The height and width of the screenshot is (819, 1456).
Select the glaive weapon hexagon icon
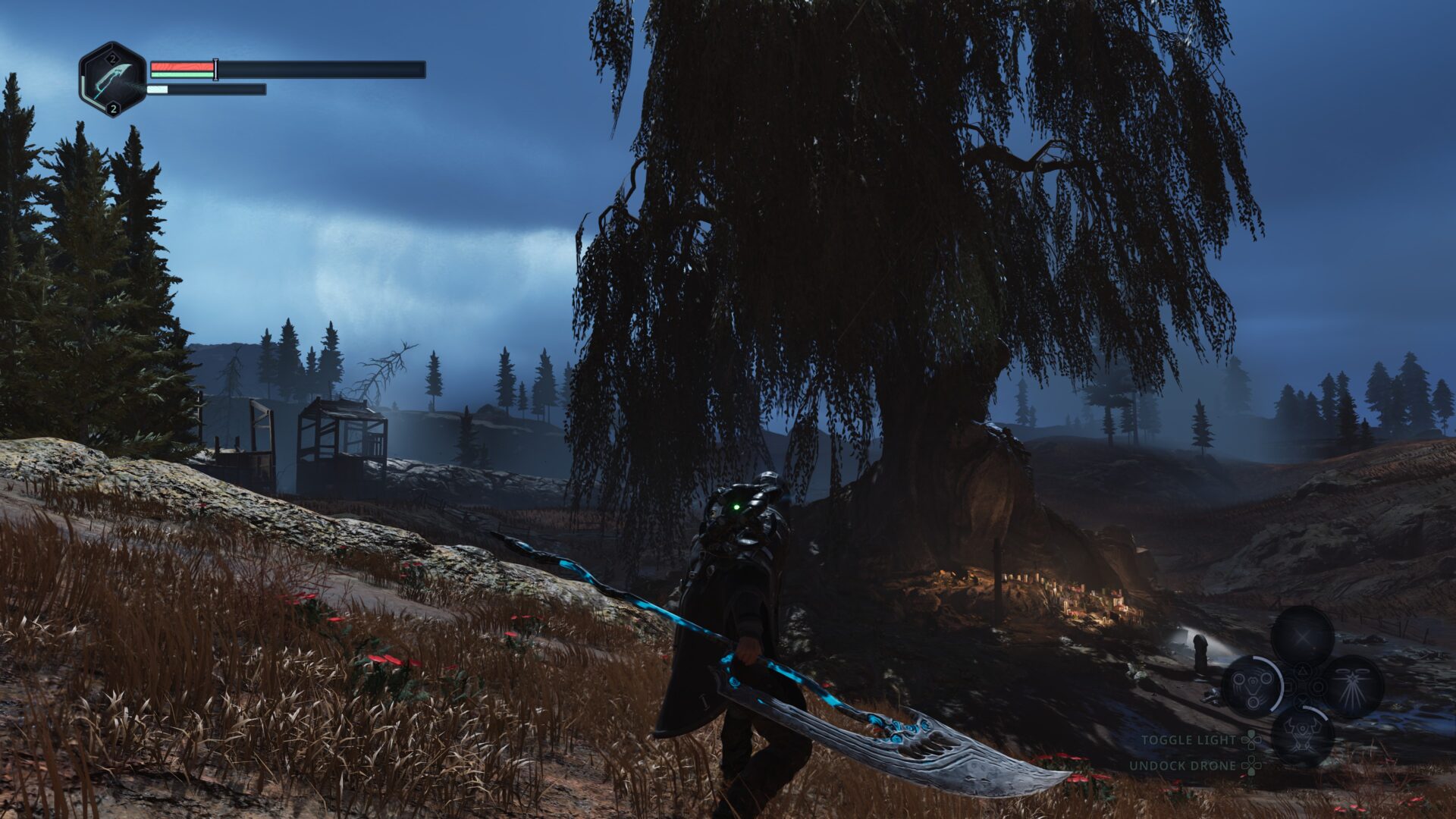coord(112,79)
